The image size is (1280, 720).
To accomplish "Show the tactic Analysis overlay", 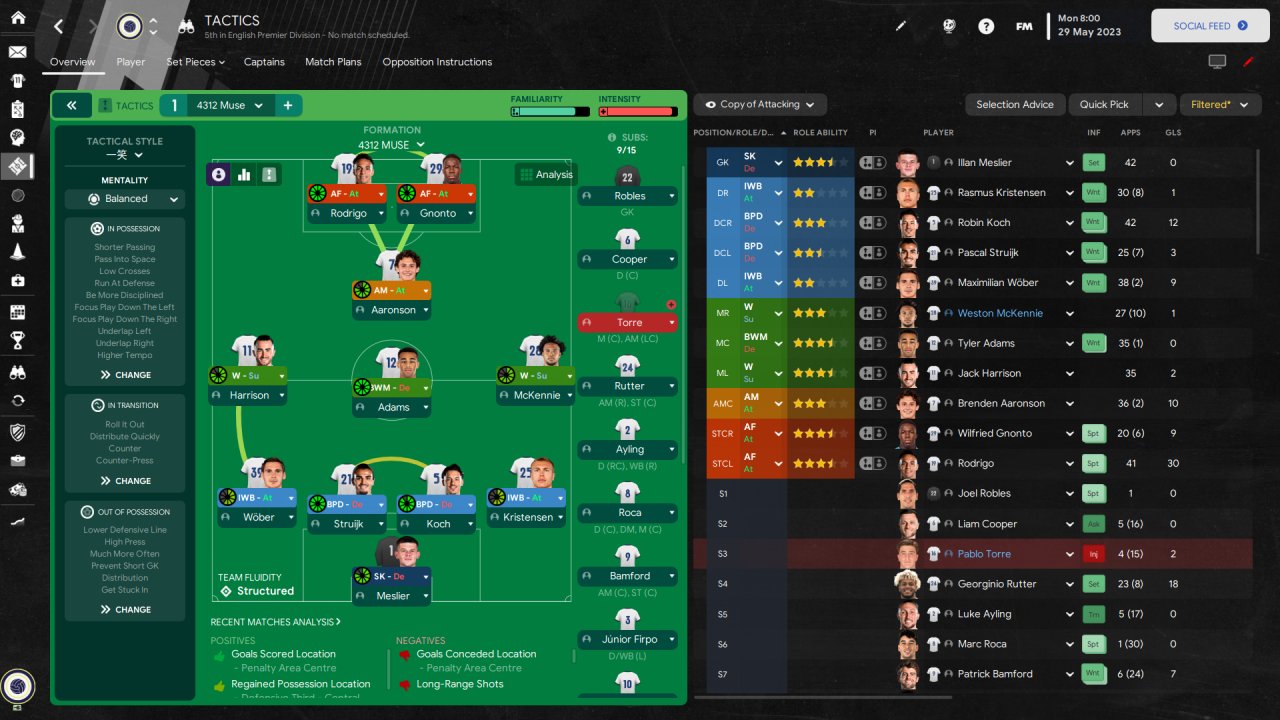I will point(544,175).
